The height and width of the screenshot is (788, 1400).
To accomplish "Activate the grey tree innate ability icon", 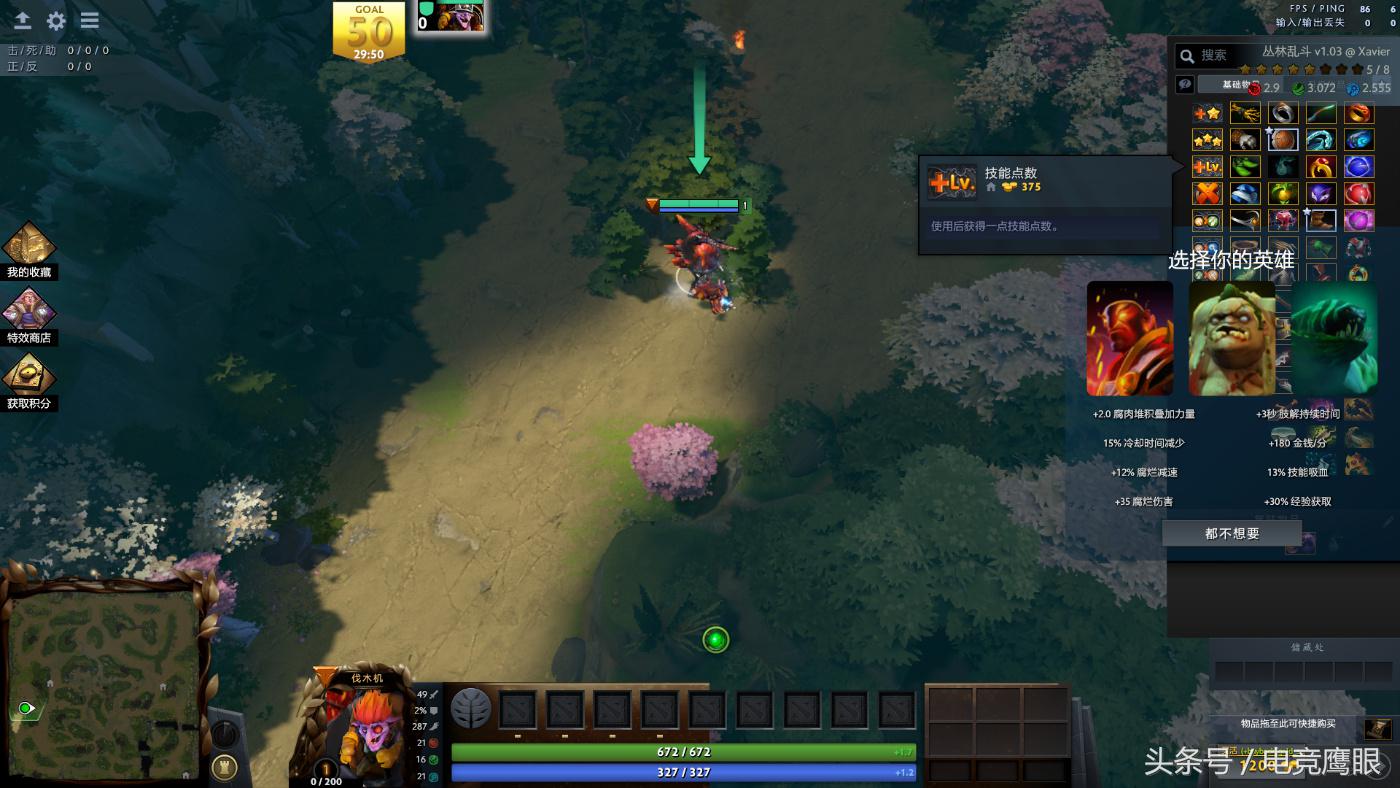I will click(470, 709).
